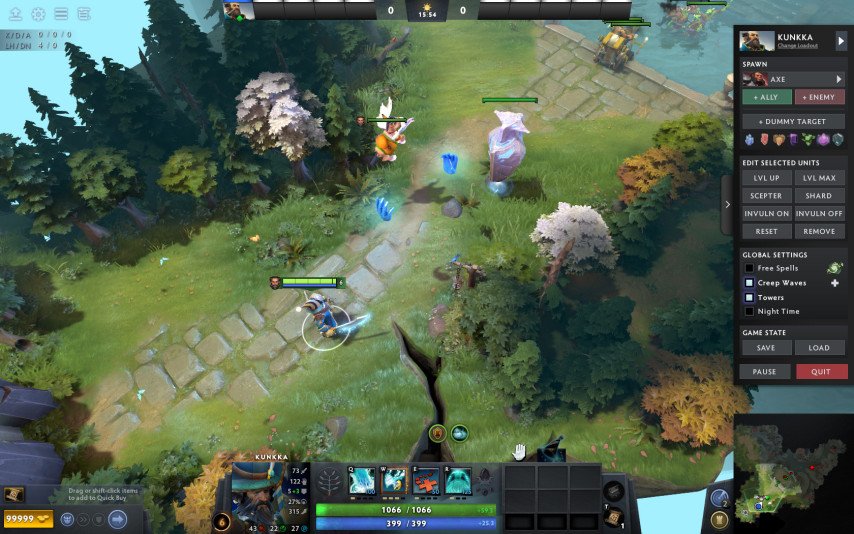Spawn an allied hero with + ALLY
854x534 pixels.
pyautogui.click(x=766, y=97)
